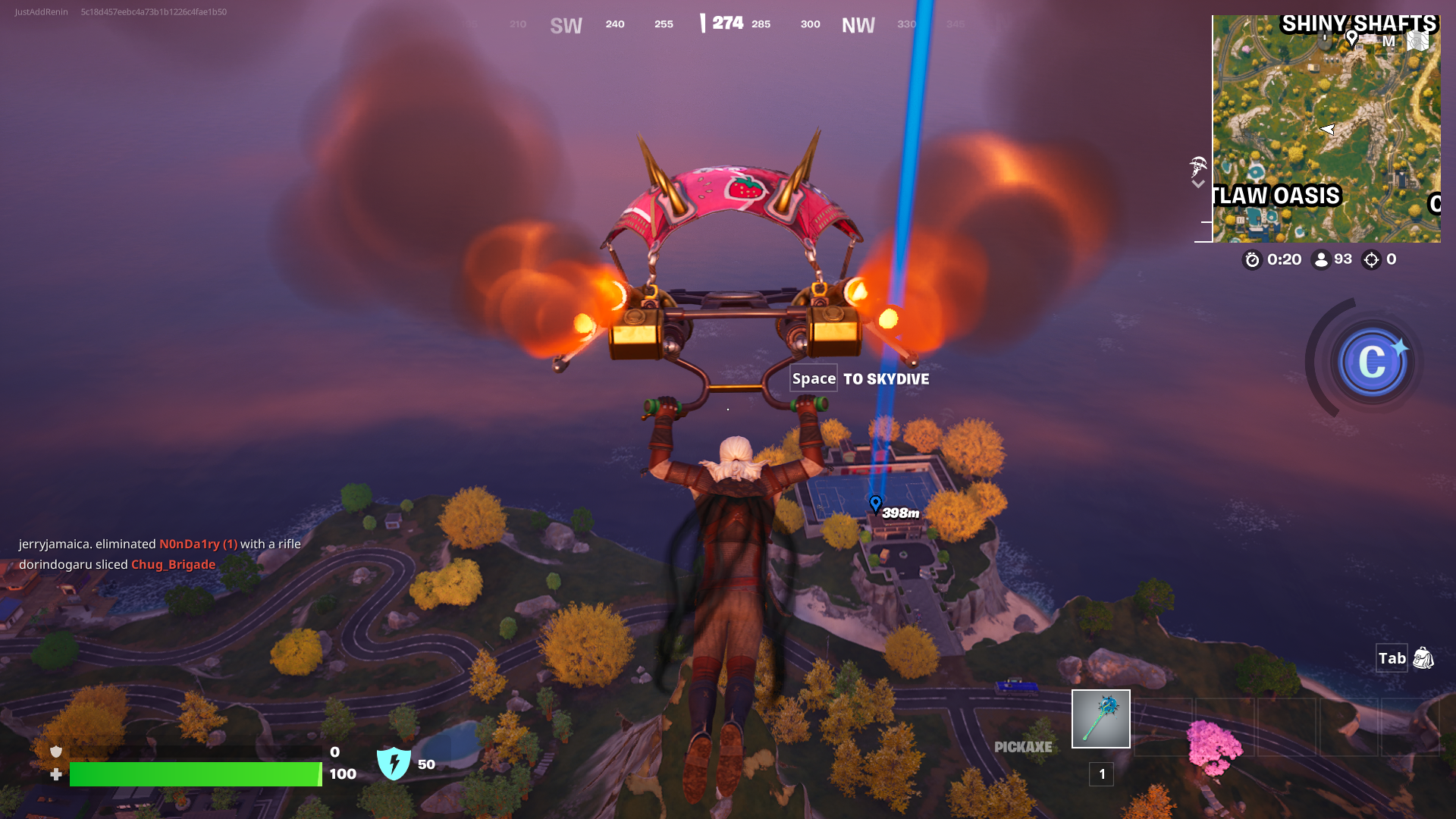Select hotbar slot 1 below the pickaxe
The height and width of the screenshot is (819, 1456).
tap(1100, 774)
